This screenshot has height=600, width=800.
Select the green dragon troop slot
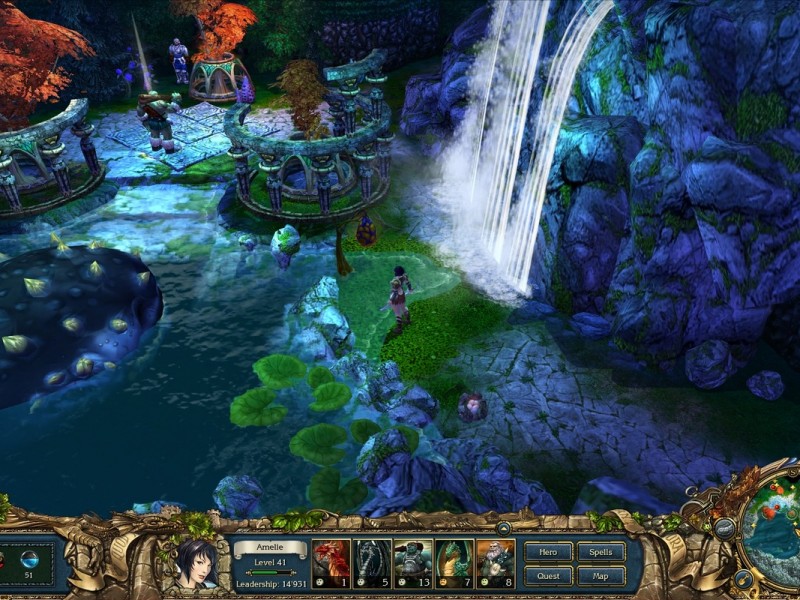(x=454, y=563)
